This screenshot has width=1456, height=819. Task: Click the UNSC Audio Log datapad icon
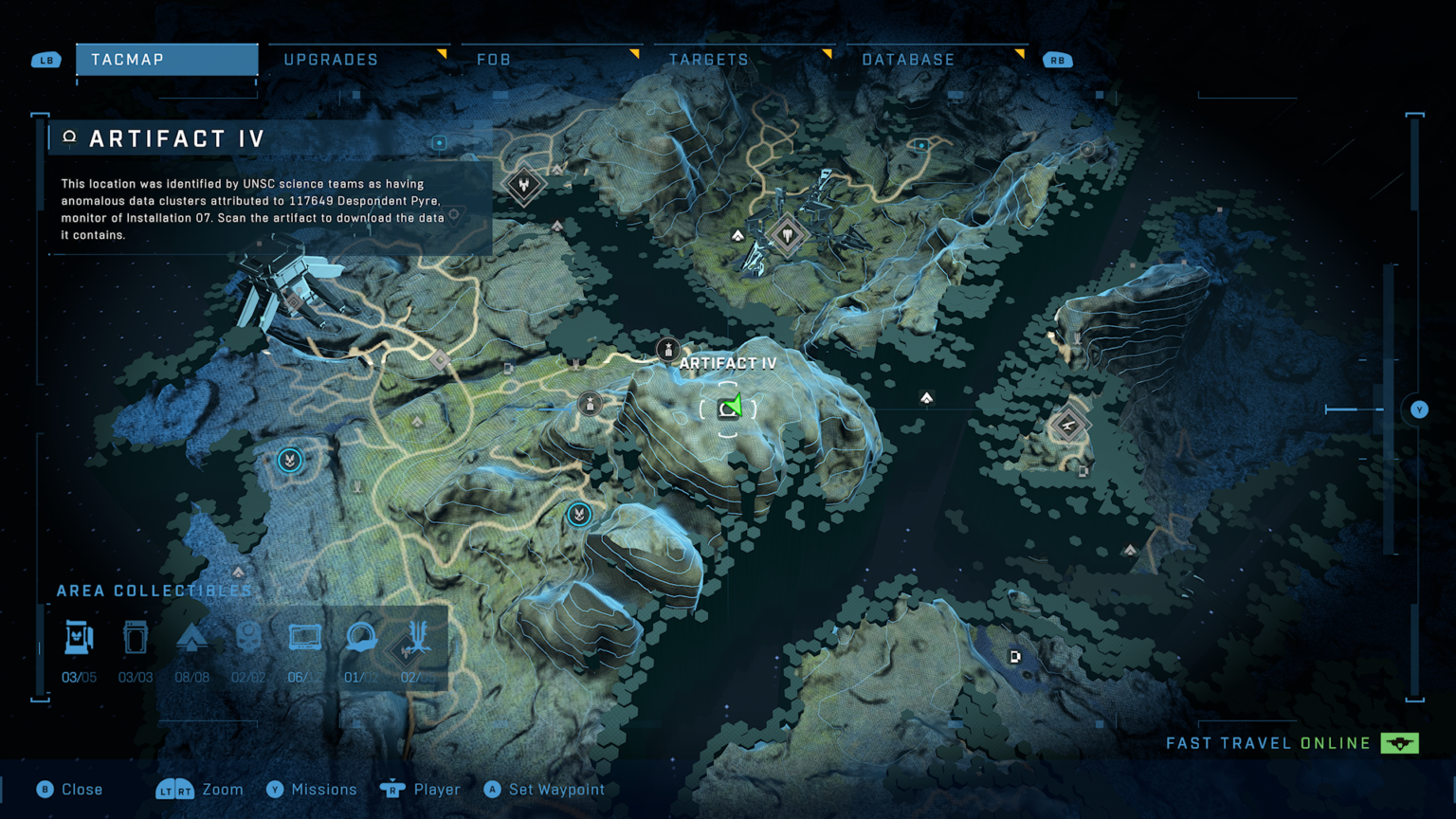point(303,637)
